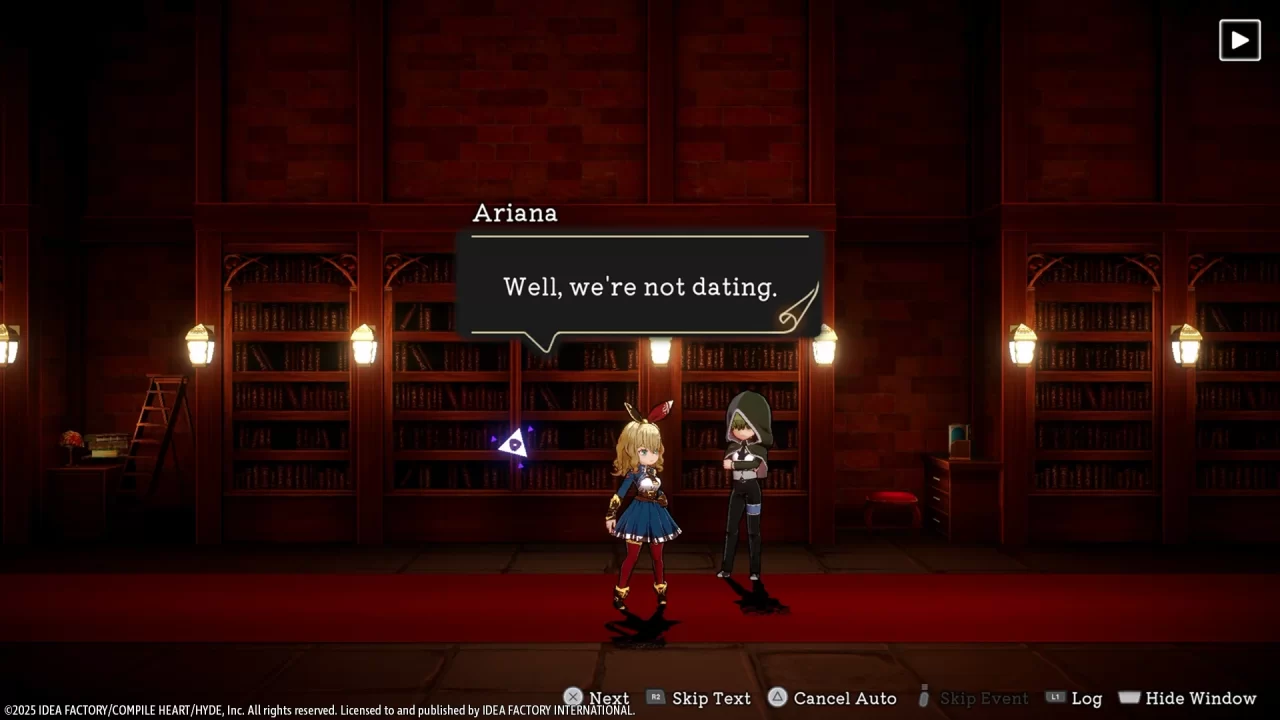Toggle auto mode off via Cancel Auto

coord(845,698)
